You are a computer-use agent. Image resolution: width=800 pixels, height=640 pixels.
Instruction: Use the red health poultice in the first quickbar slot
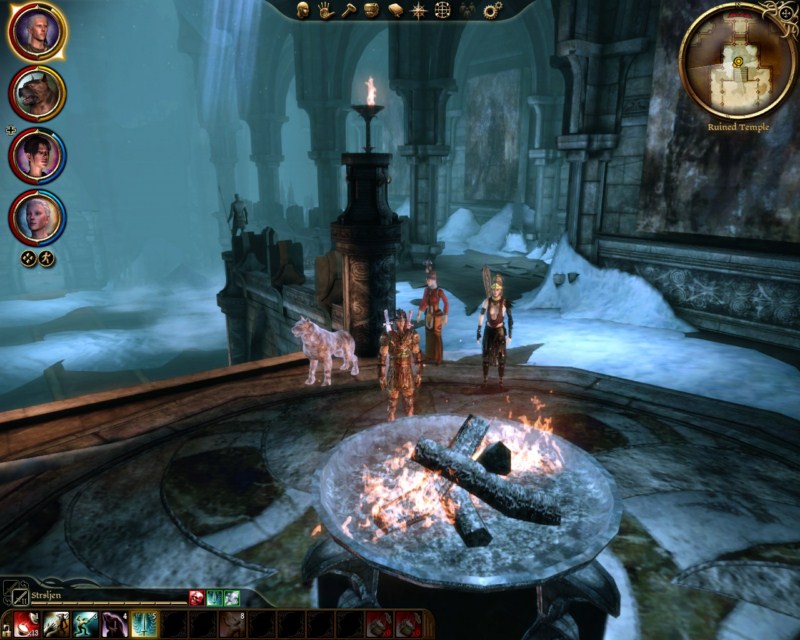point(27,625)
